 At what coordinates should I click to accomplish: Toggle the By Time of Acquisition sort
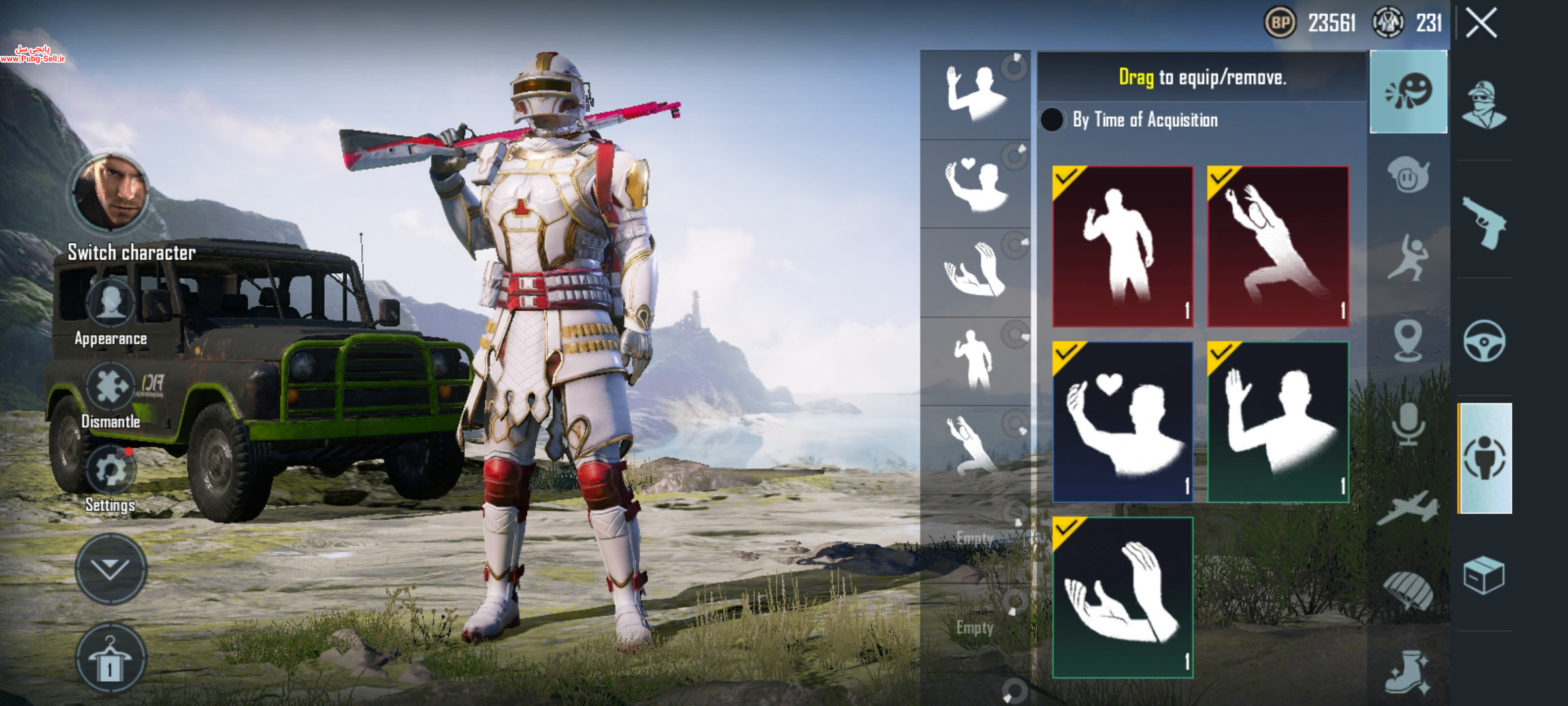[x=1052, y=120]
